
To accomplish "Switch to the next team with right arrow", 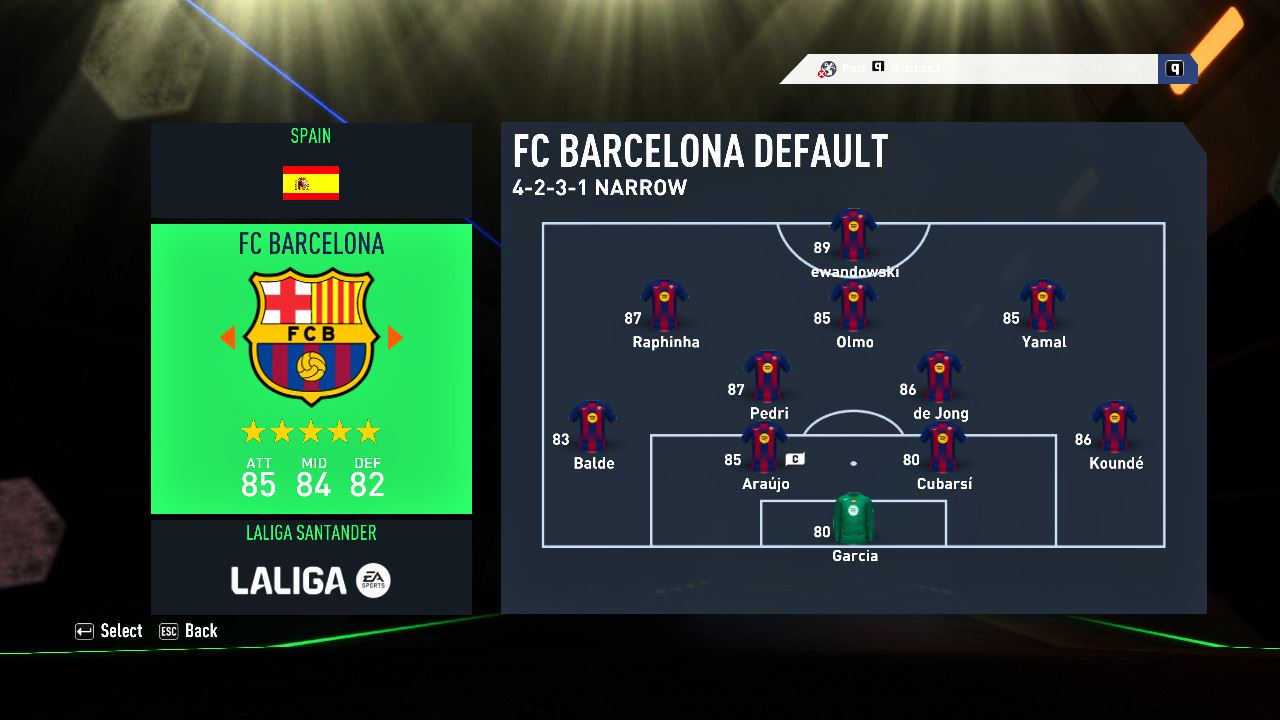I will [x=395, y=338].
